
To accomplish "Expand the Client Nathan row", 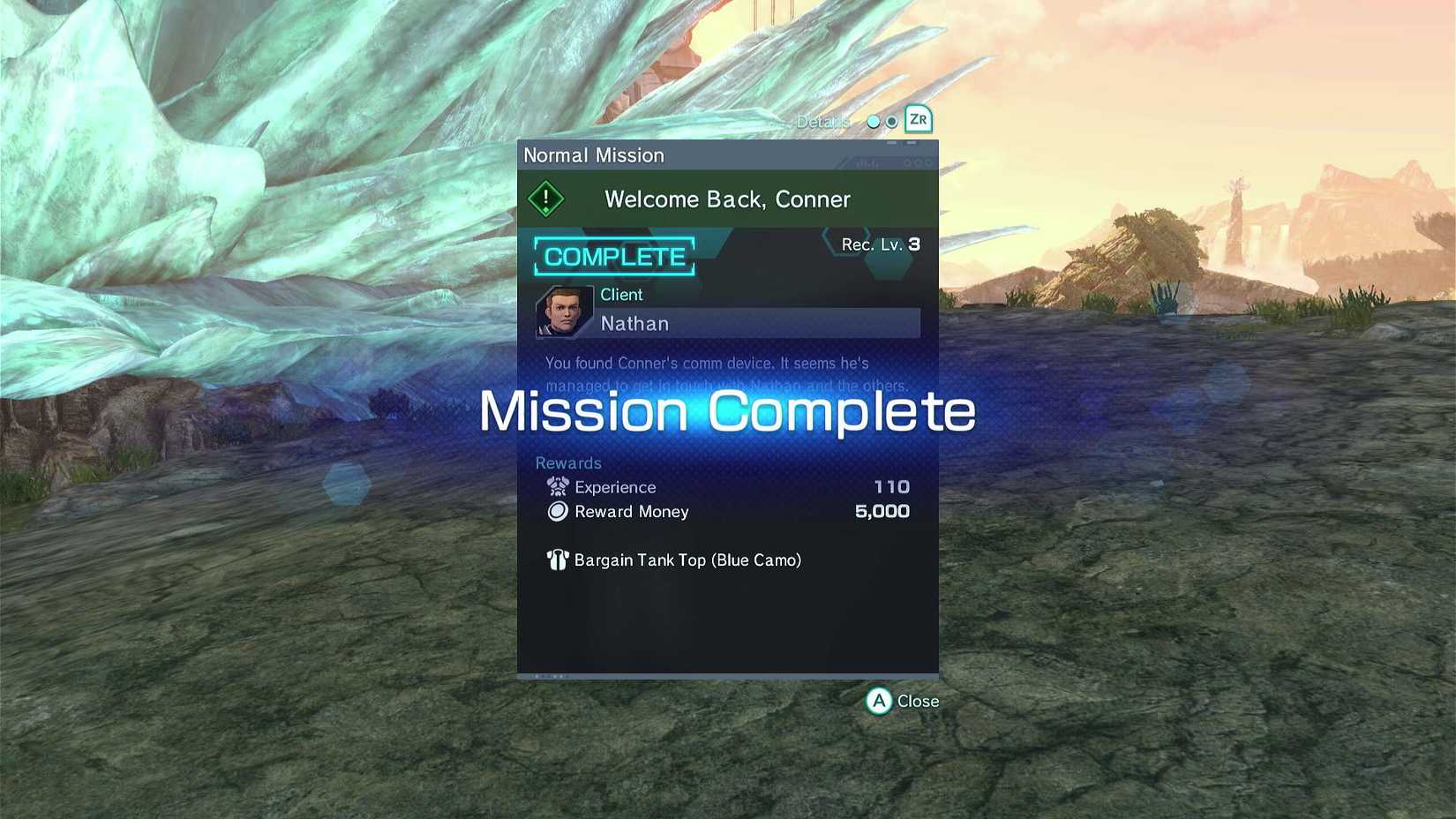I will pos(755,324).
